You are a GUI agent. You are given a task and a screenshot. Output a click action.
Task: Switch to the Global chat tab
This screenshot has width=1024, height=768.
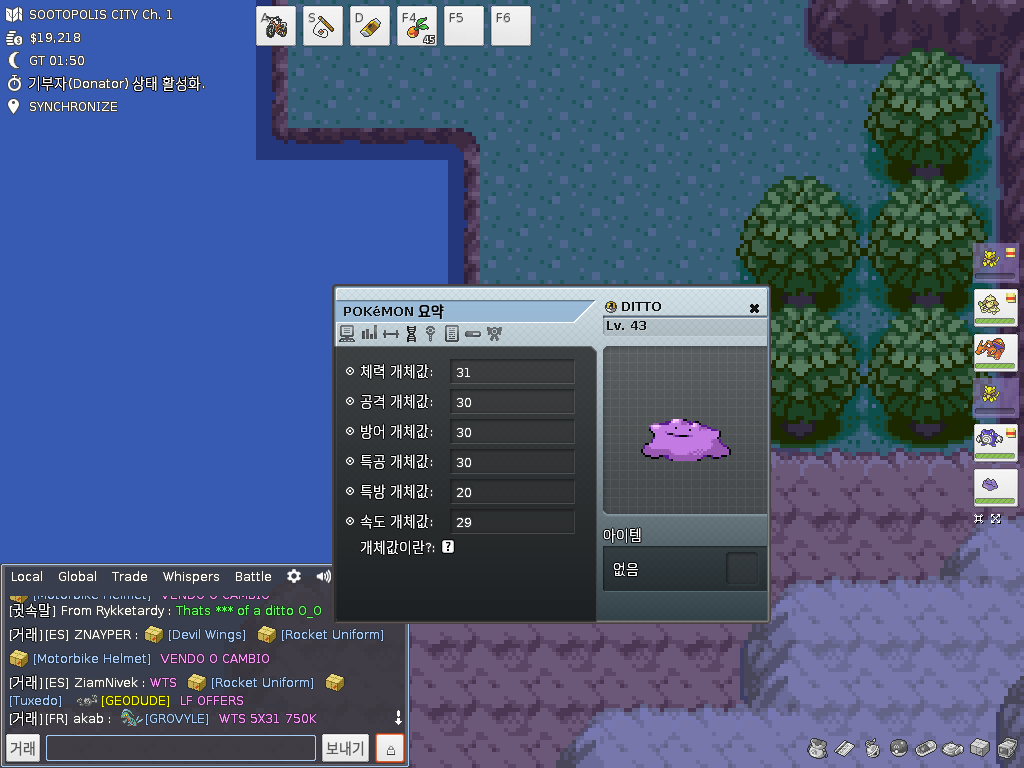tap(77, 576)
